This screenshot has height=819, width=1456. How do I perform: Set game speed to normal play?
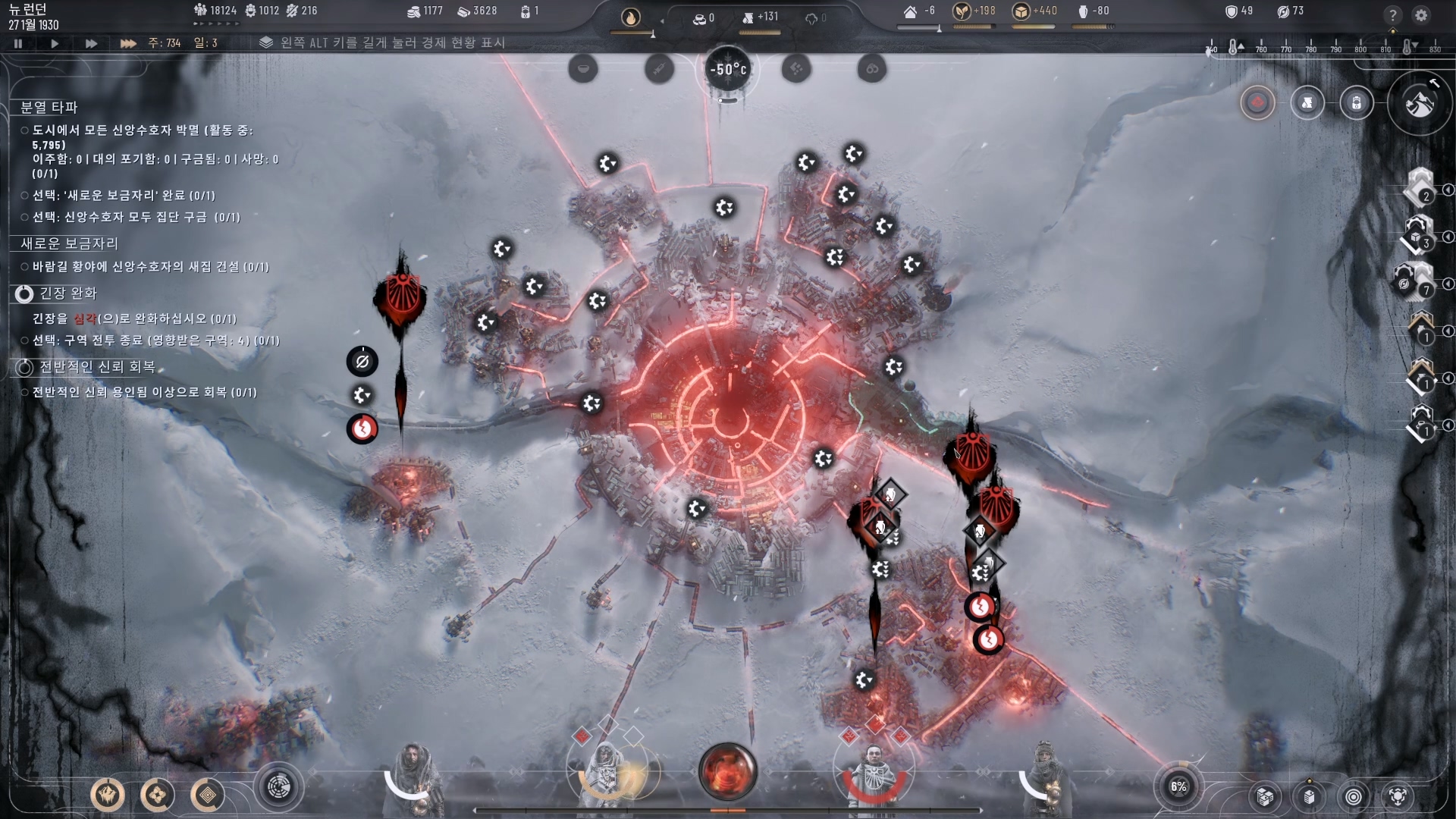pos(55,44)
